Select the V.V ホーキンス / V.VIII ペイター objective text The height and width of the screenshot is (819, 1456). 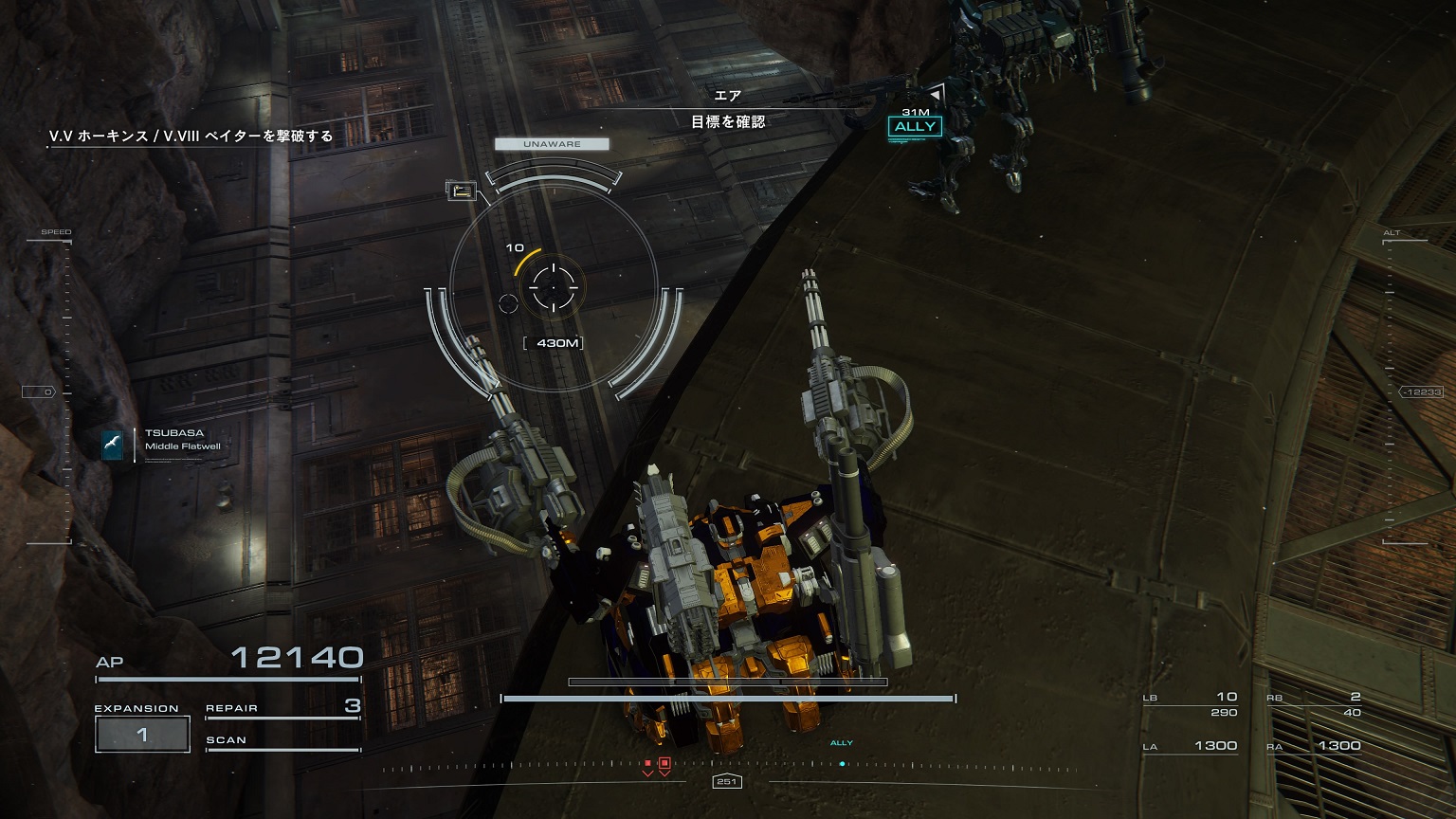(191, 136)
